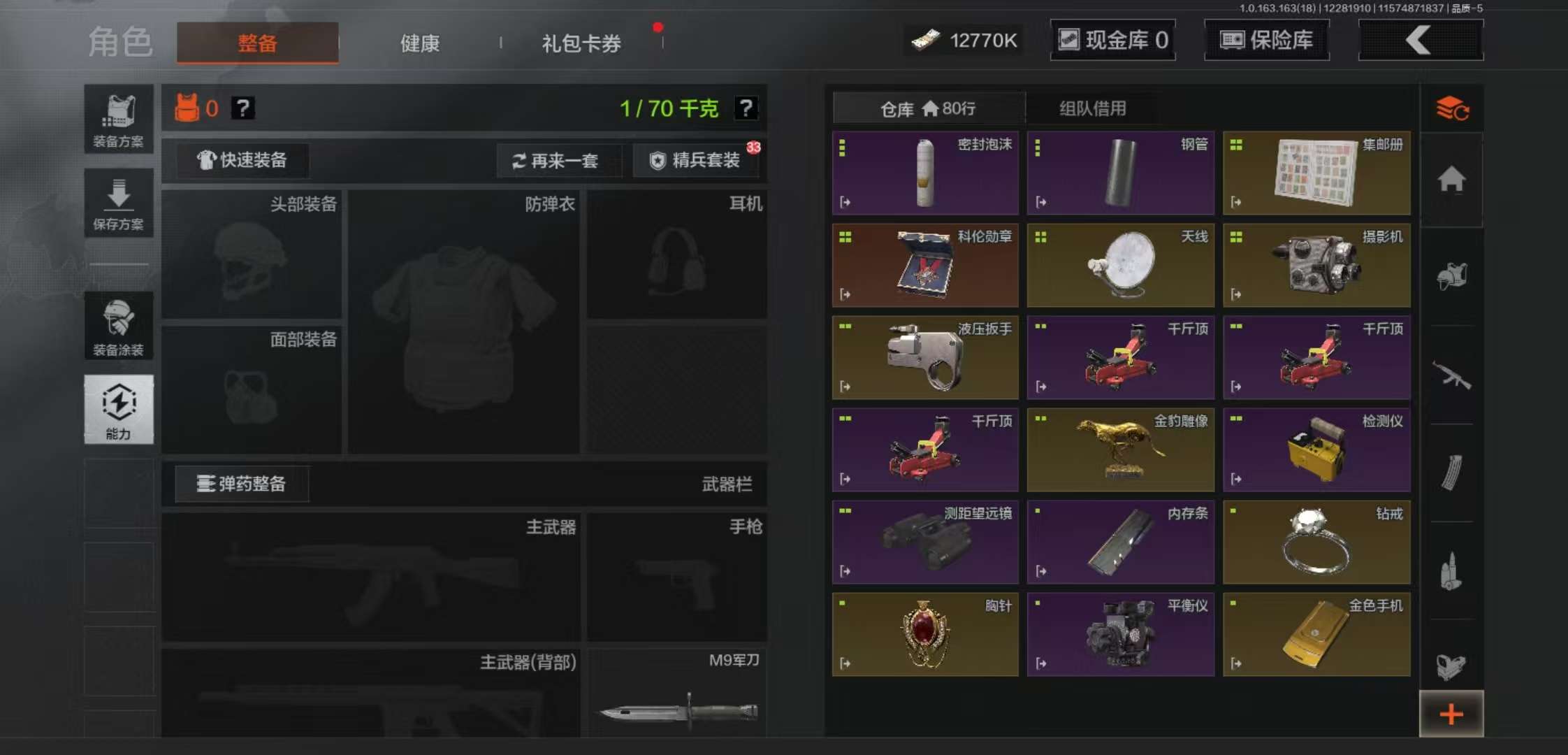Open the 保险库 secure vault

click(x=1267, y=40)
